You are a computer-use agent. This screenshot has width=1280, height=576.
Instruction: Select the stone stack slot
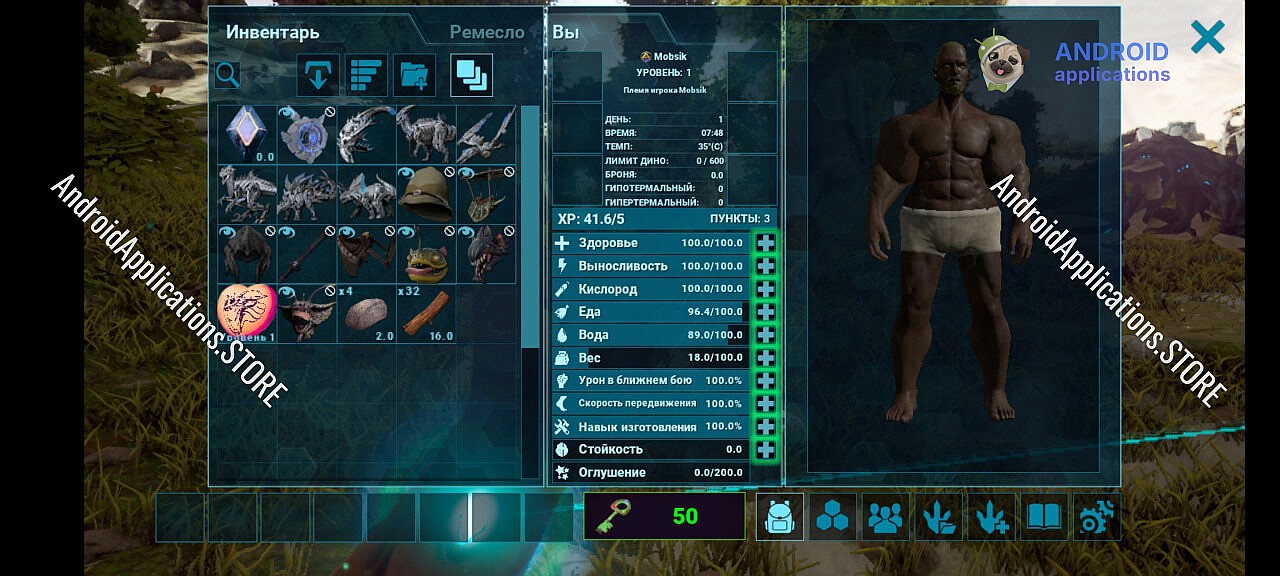click(x=367, y=314)
